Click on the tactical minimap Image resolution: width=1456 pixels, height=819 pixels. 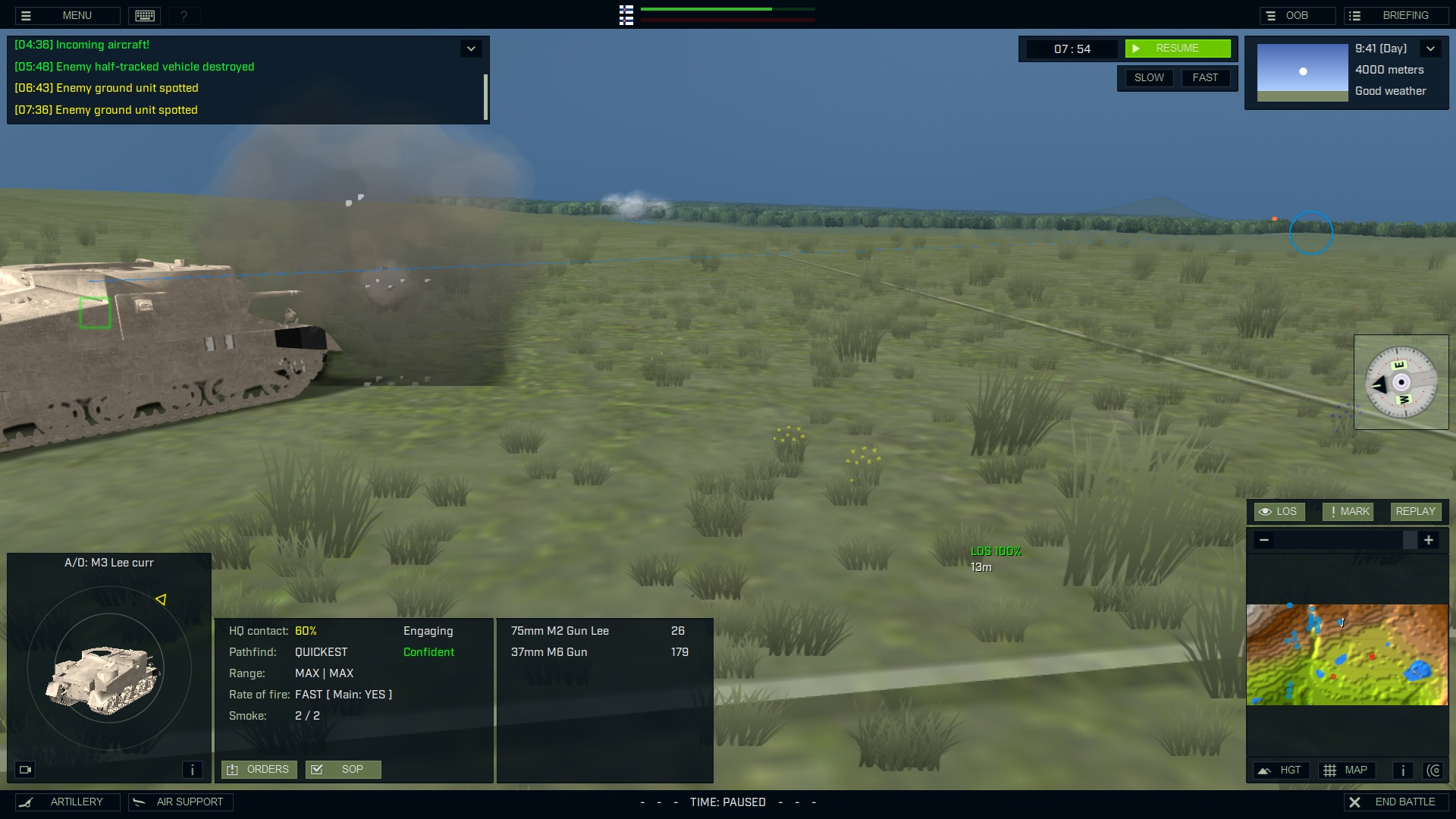pos(1347,654)
